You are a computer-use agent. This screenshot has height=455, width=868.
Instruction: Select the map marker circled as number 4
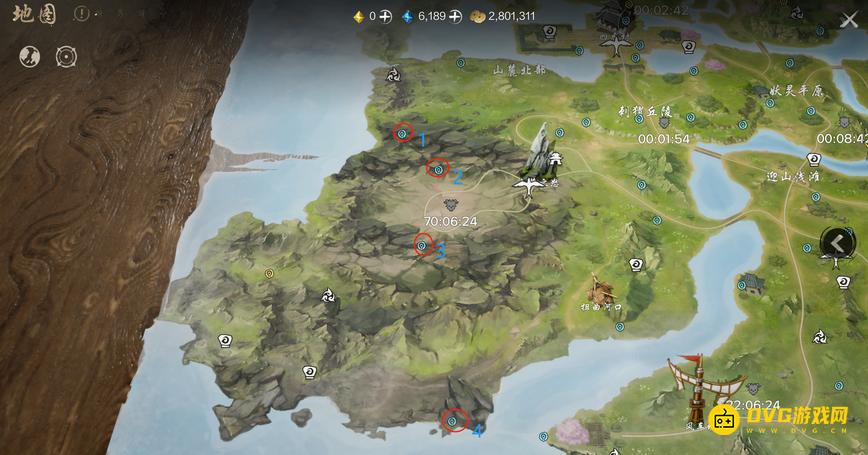click(454, 421)
